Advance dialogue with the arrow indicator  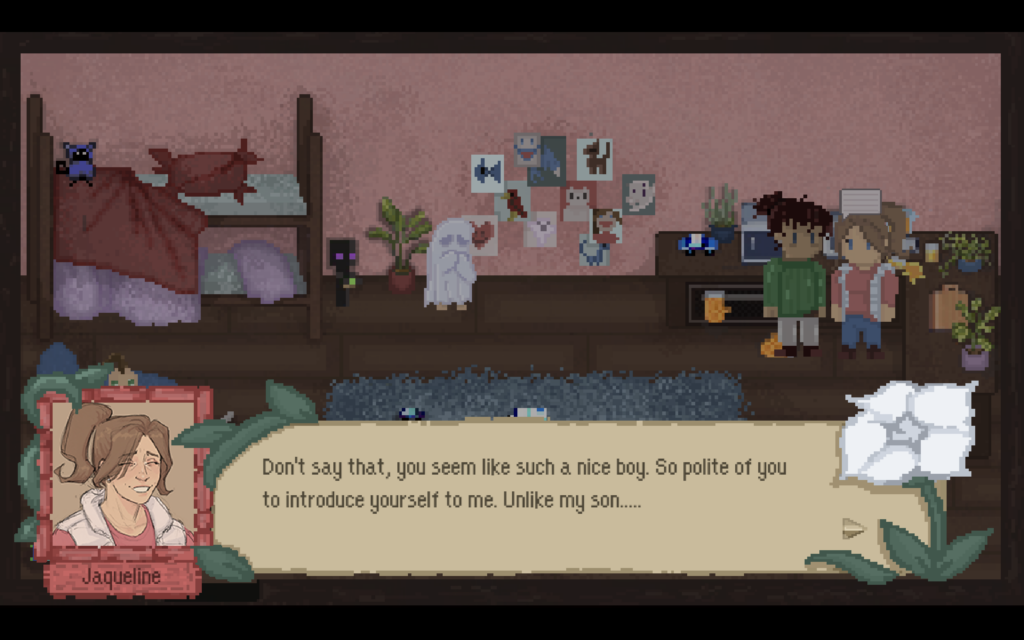click(x=852, y=528)
